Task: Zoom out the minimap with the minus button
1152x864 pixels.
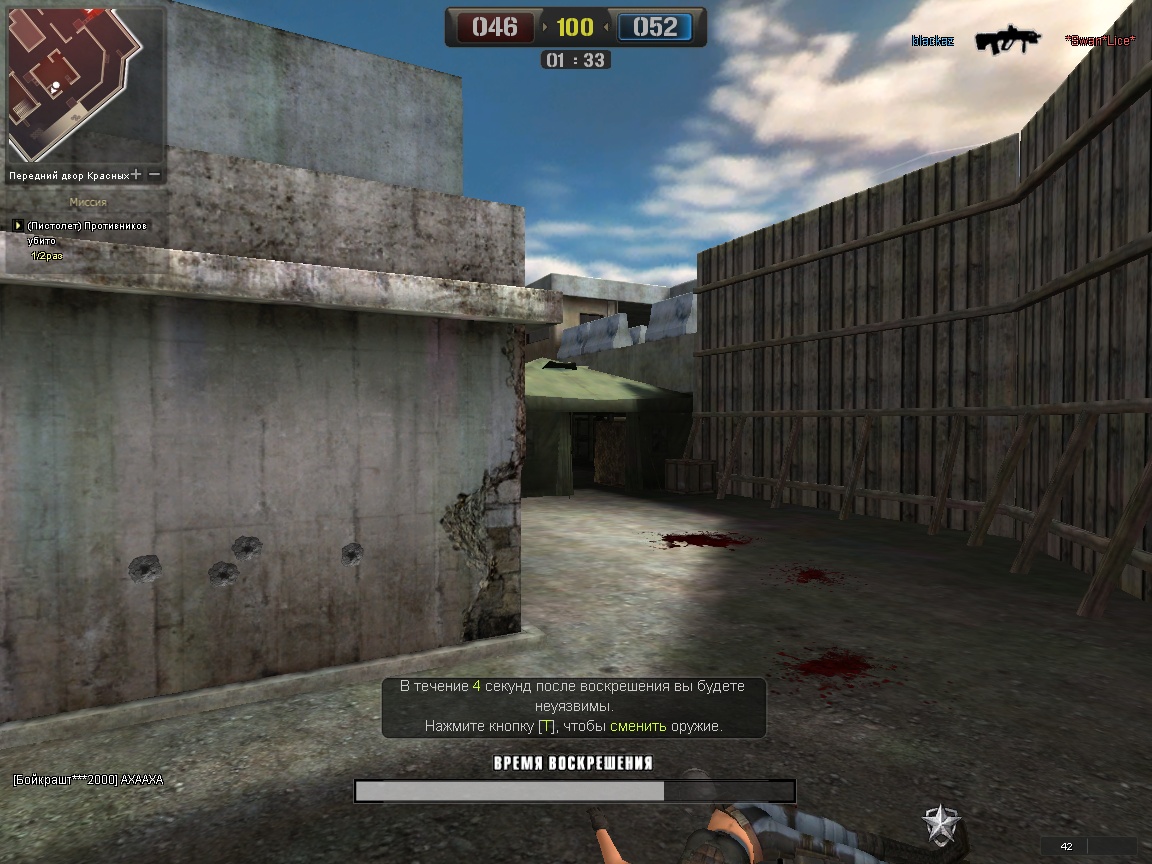Action: (x=155, y=175)
